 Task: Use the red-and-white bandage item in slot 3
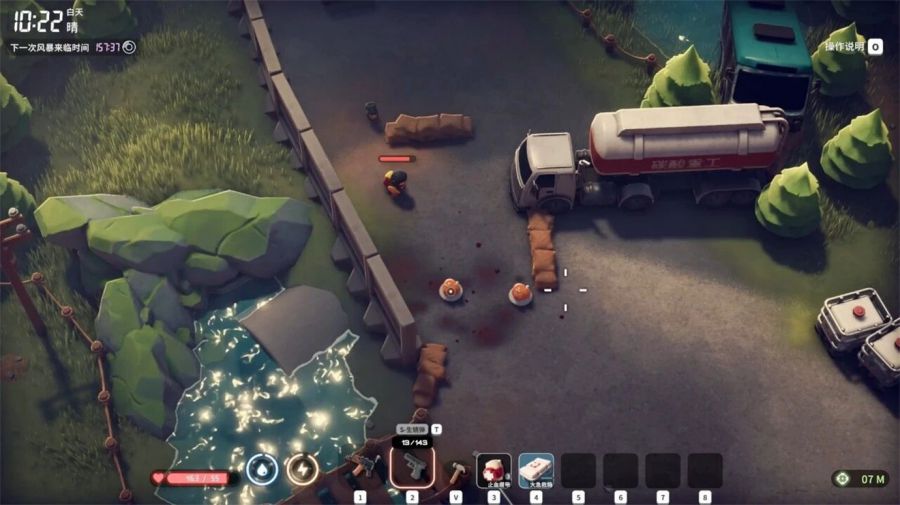[x=493, y=469]
